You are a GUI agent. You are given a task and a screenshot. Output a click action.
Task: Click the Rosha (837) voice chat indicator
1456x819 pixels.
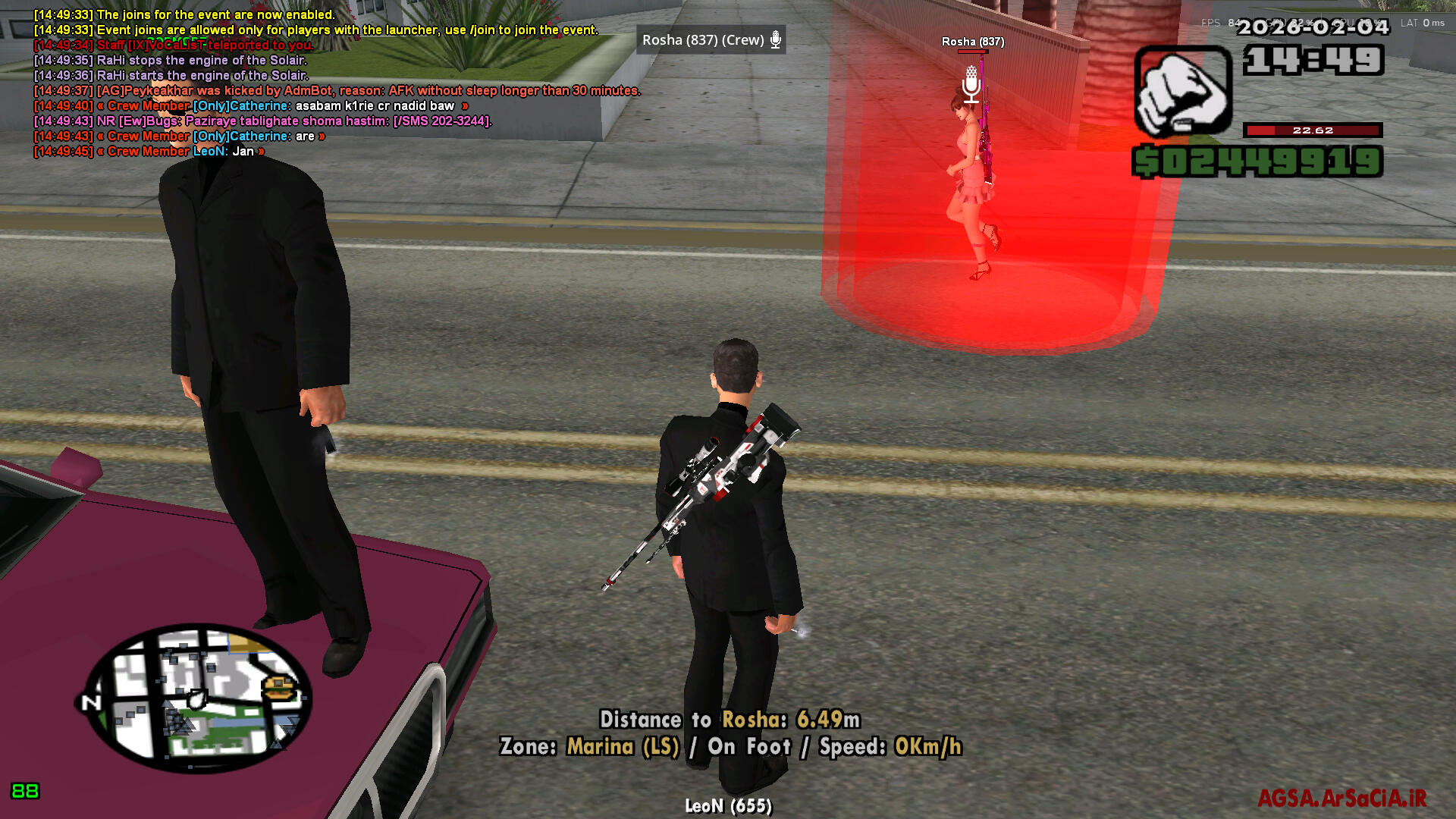tap(711, 40)
